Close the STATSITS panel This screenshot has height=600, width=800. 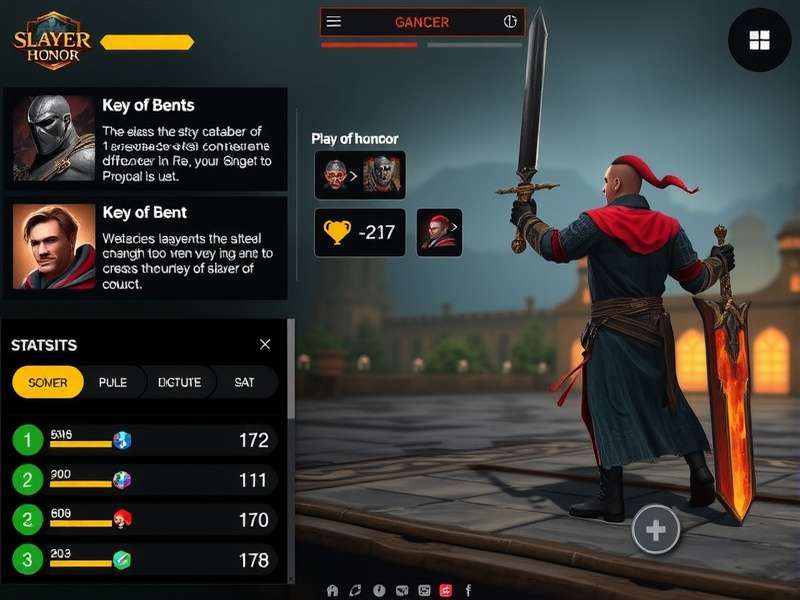point(265,344)
